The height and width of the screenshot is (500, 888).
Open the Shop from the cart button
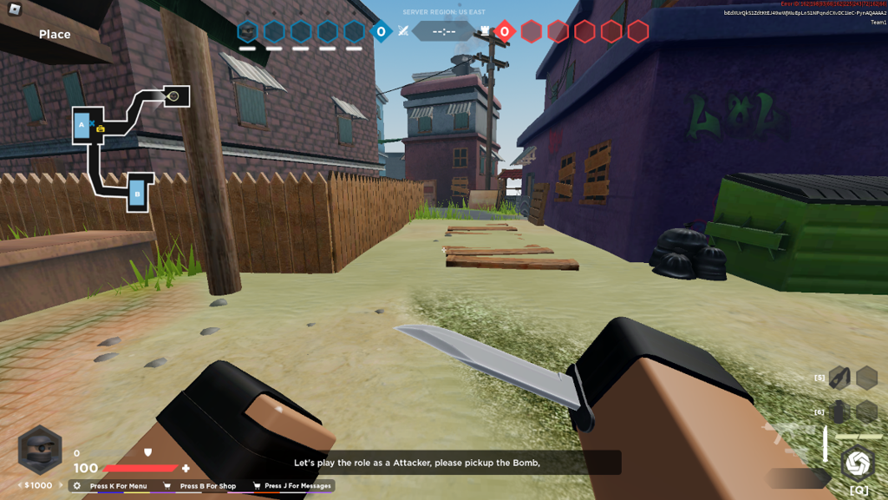click(x=167, y=486)
